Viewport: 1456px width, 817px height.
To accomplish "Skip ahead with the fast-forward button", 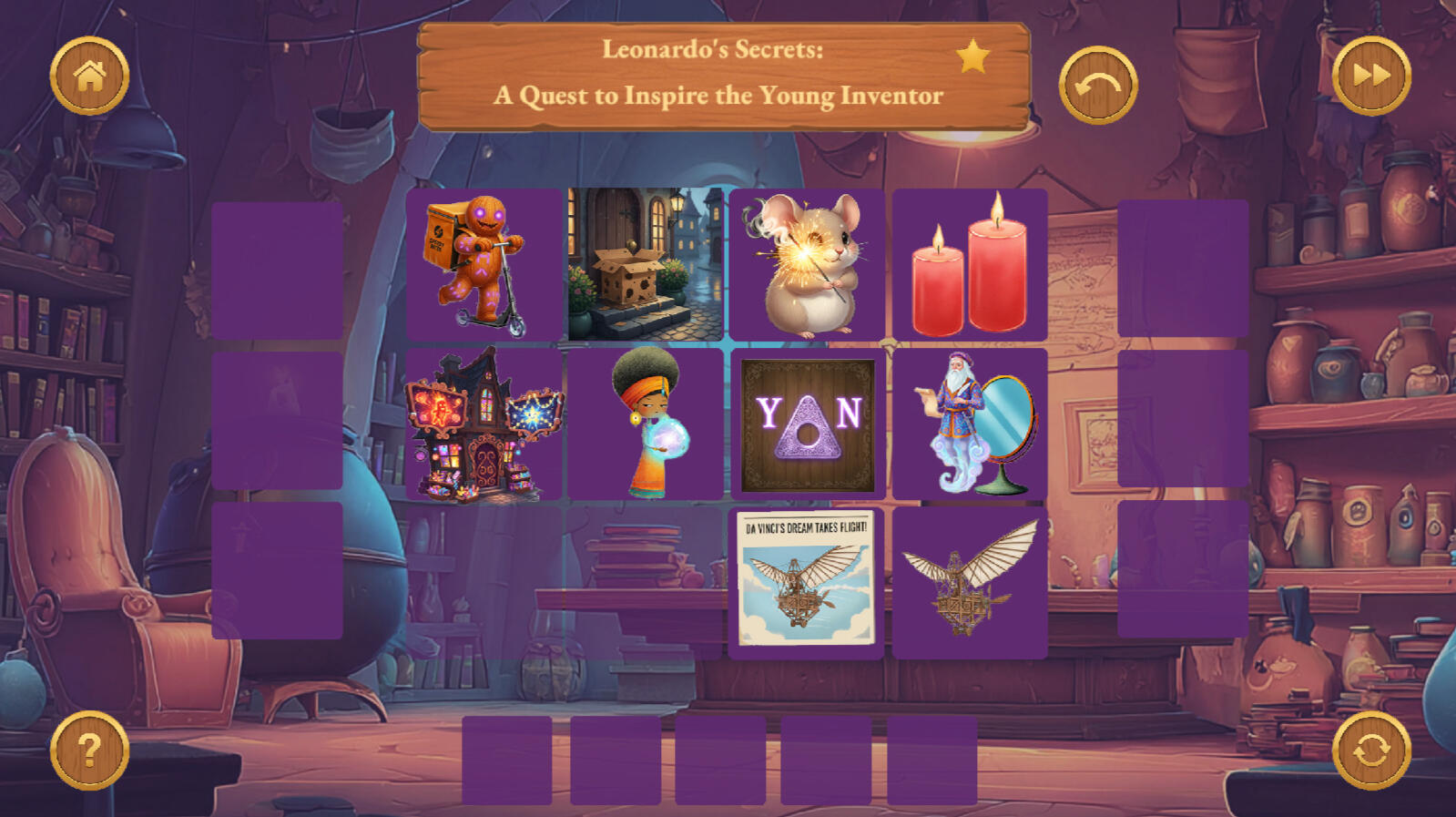I will pos(1371,77).
